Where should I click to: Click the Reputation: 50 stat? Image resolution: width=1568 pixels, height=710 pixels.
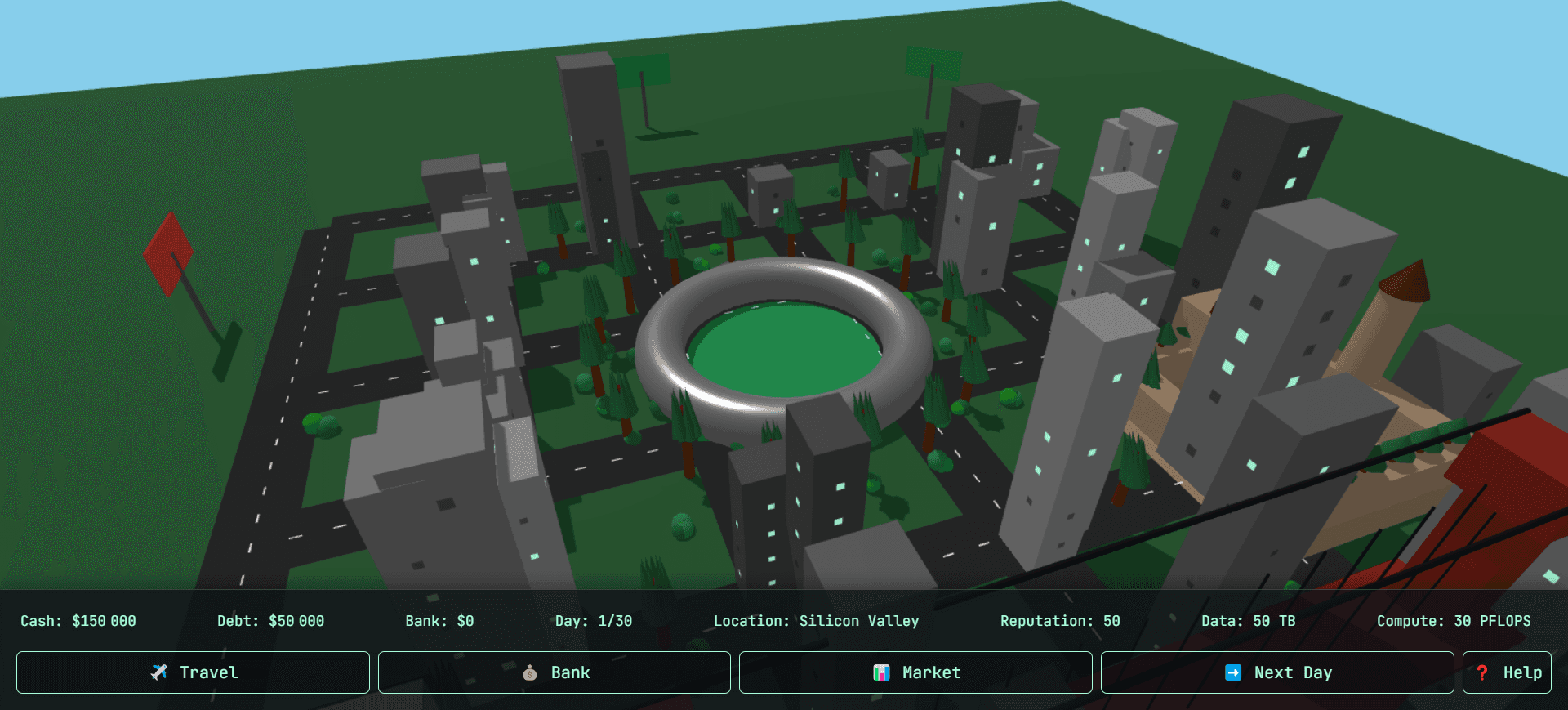[1060, 620]
